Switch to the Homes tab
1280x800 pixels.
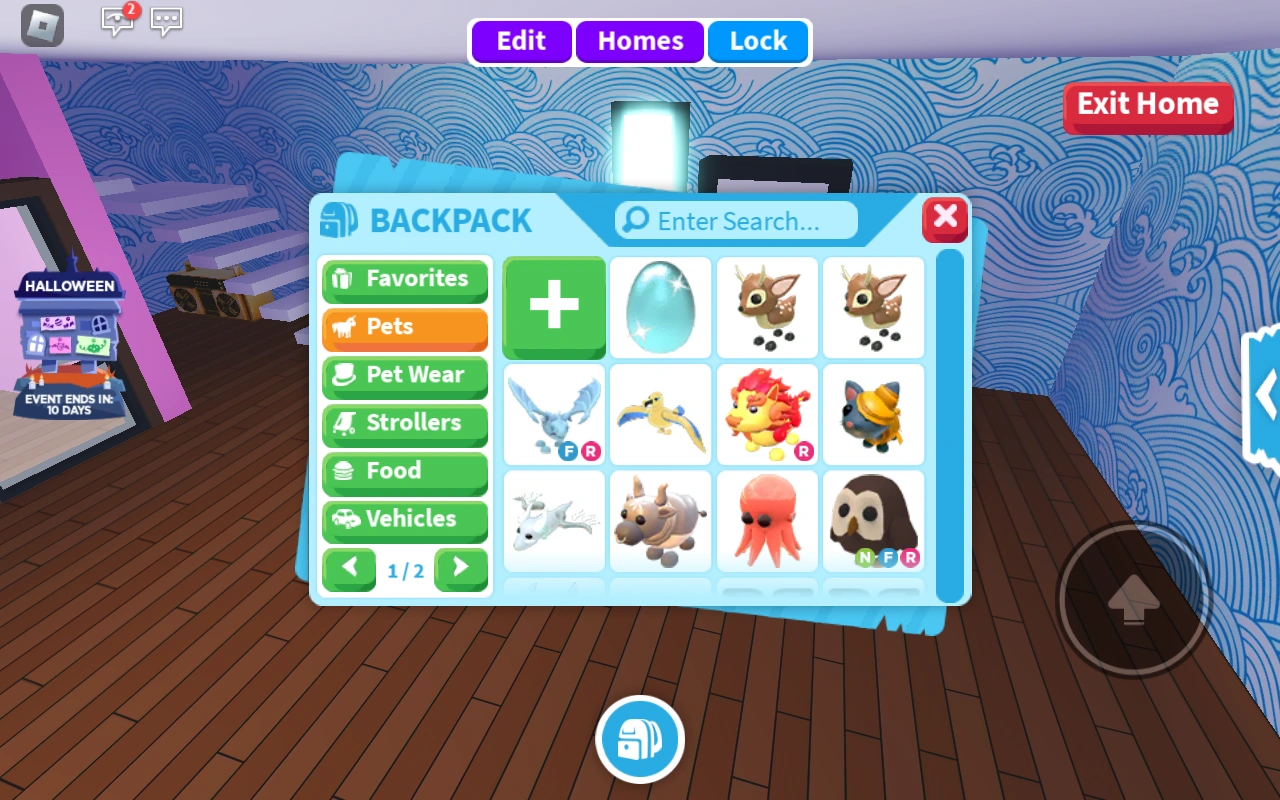(x=640, y=41)
